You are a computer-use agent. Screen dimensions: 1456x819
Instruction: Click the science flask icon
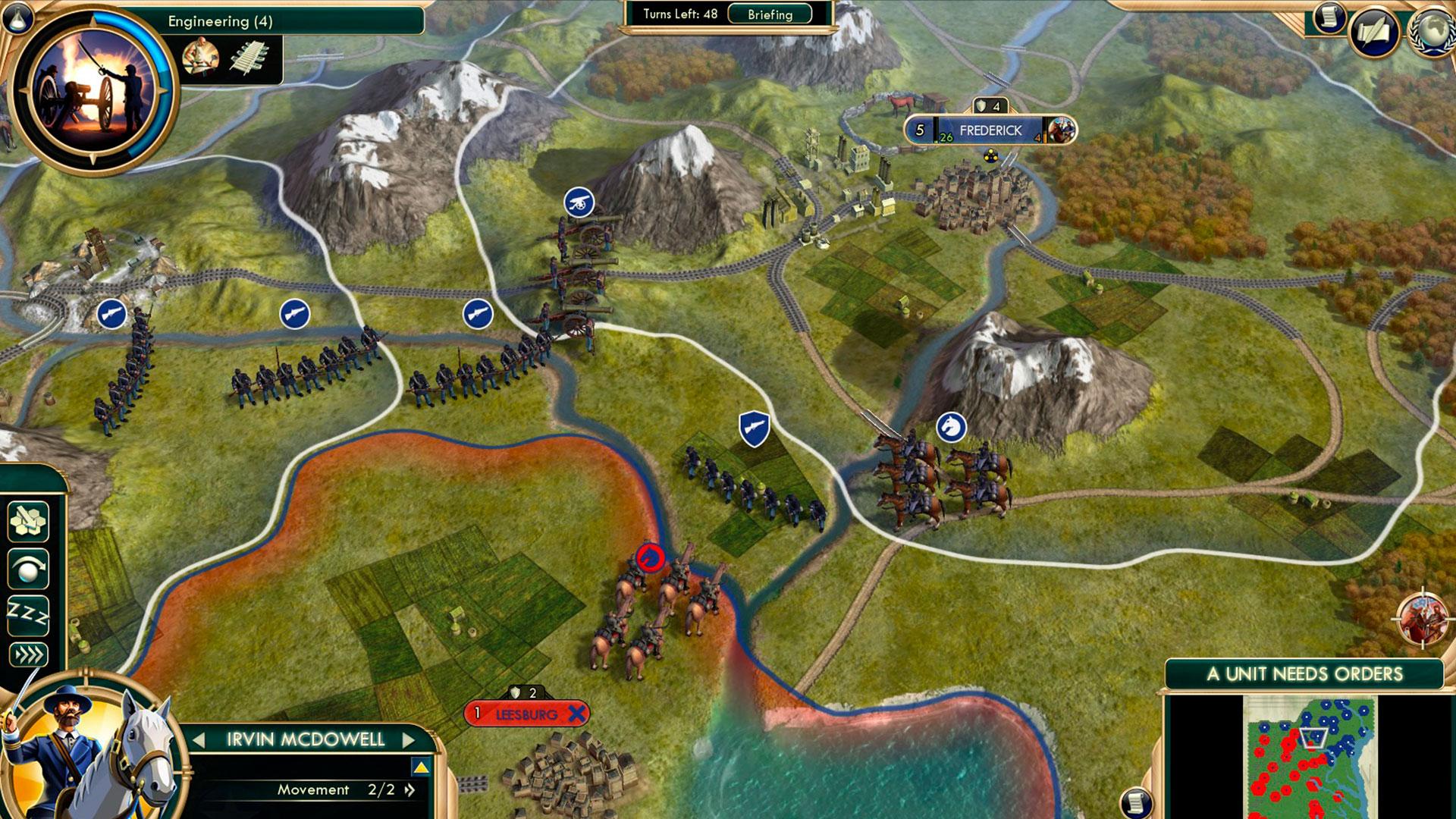point(16,17)
